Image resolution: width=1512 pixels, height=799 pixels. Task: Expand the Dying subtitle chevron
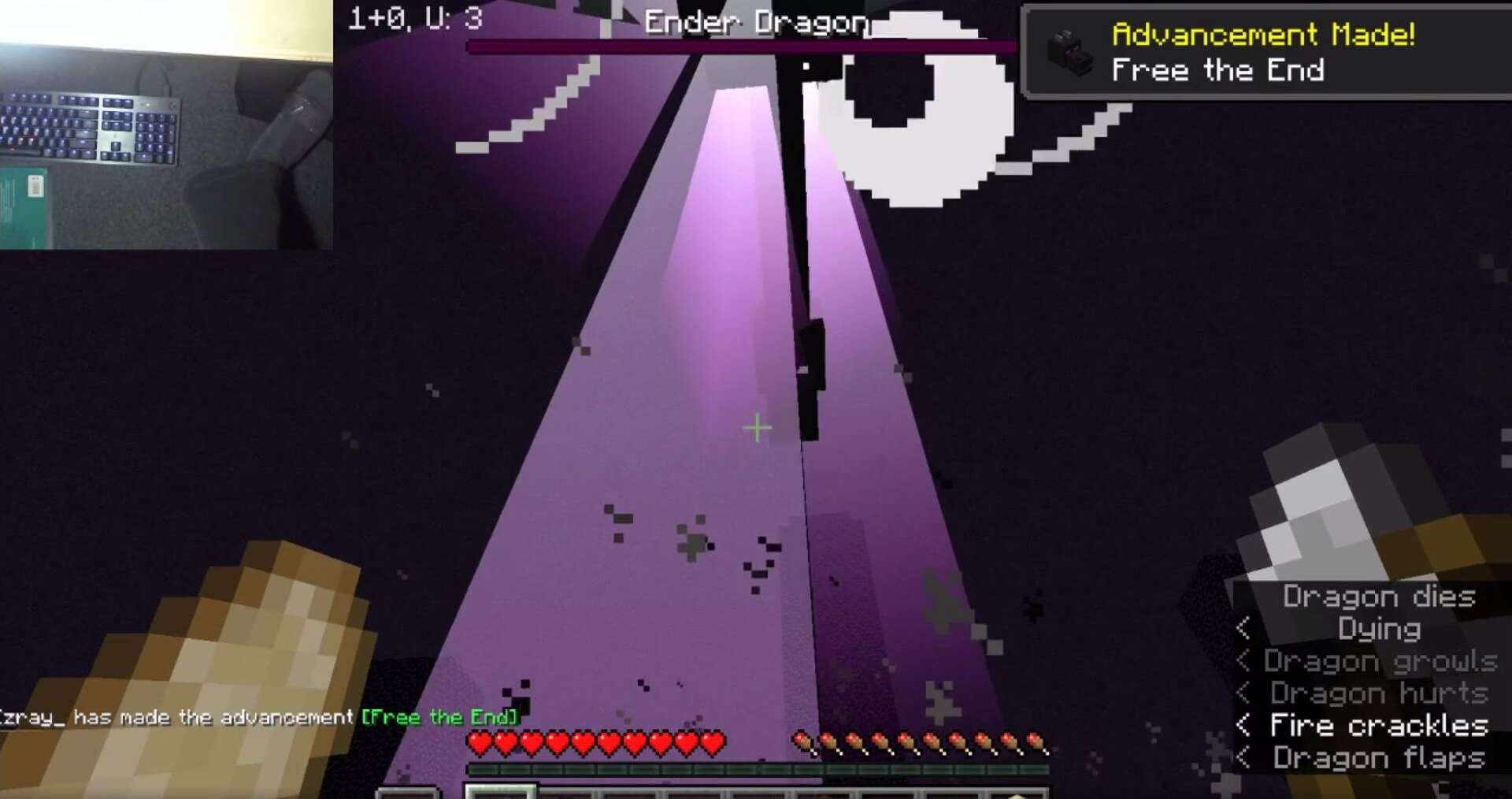tap(1246, 630)
